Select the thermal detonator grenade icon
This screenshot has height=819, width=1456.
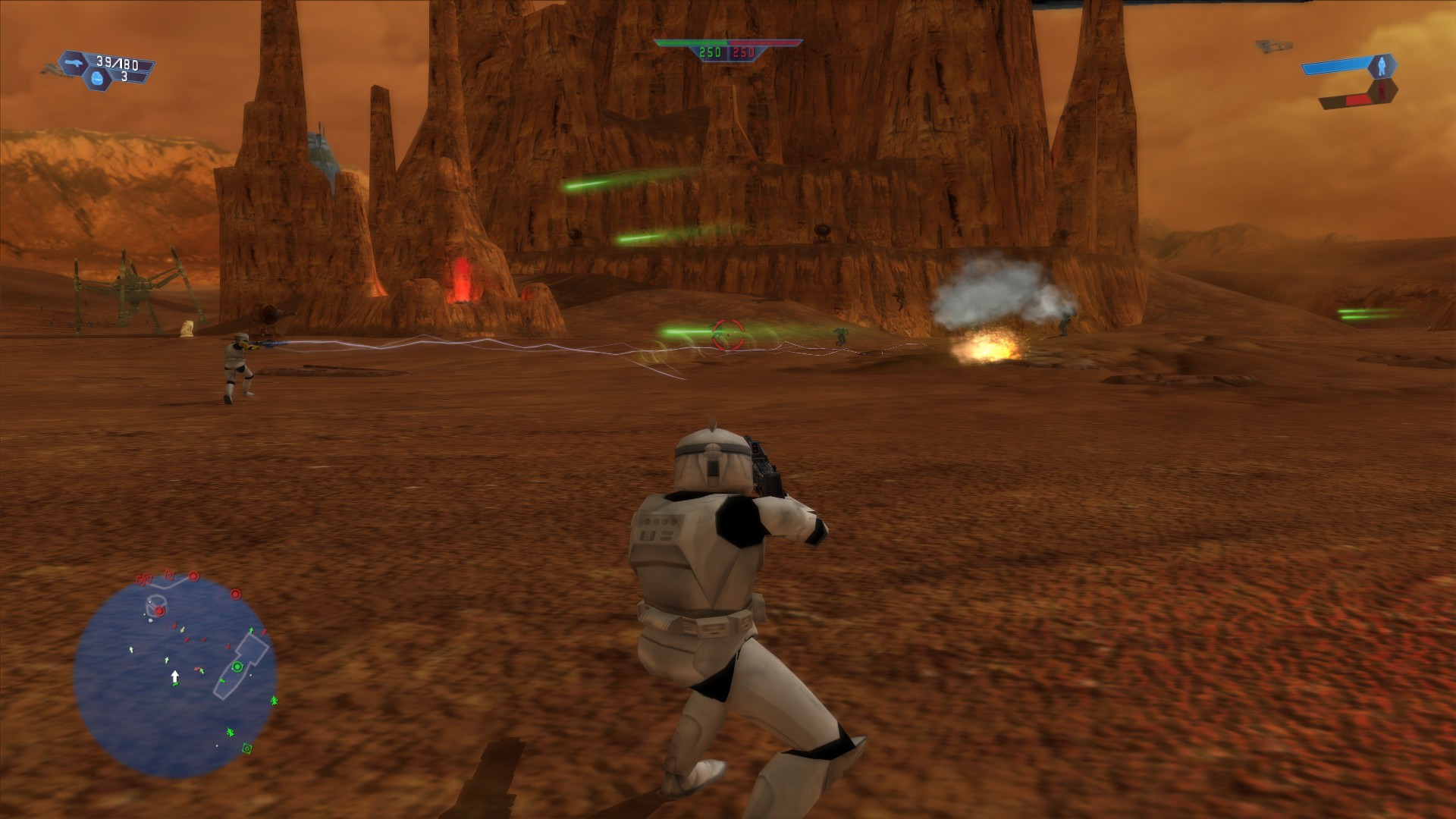[97, 78]
